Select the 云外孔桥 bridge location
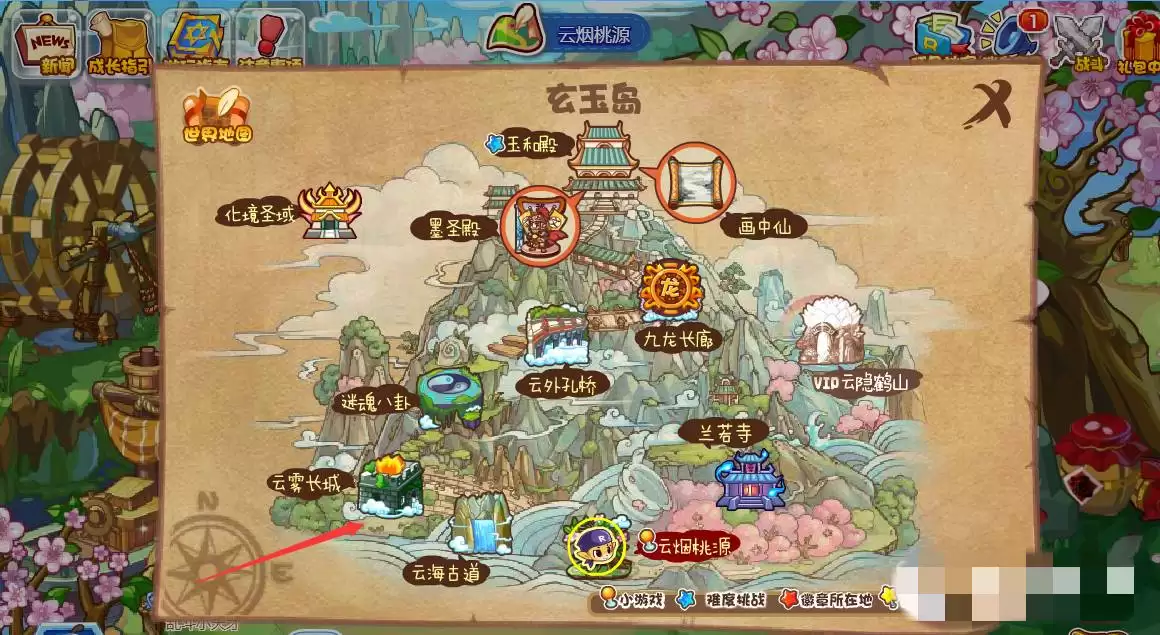 [558, 340]
